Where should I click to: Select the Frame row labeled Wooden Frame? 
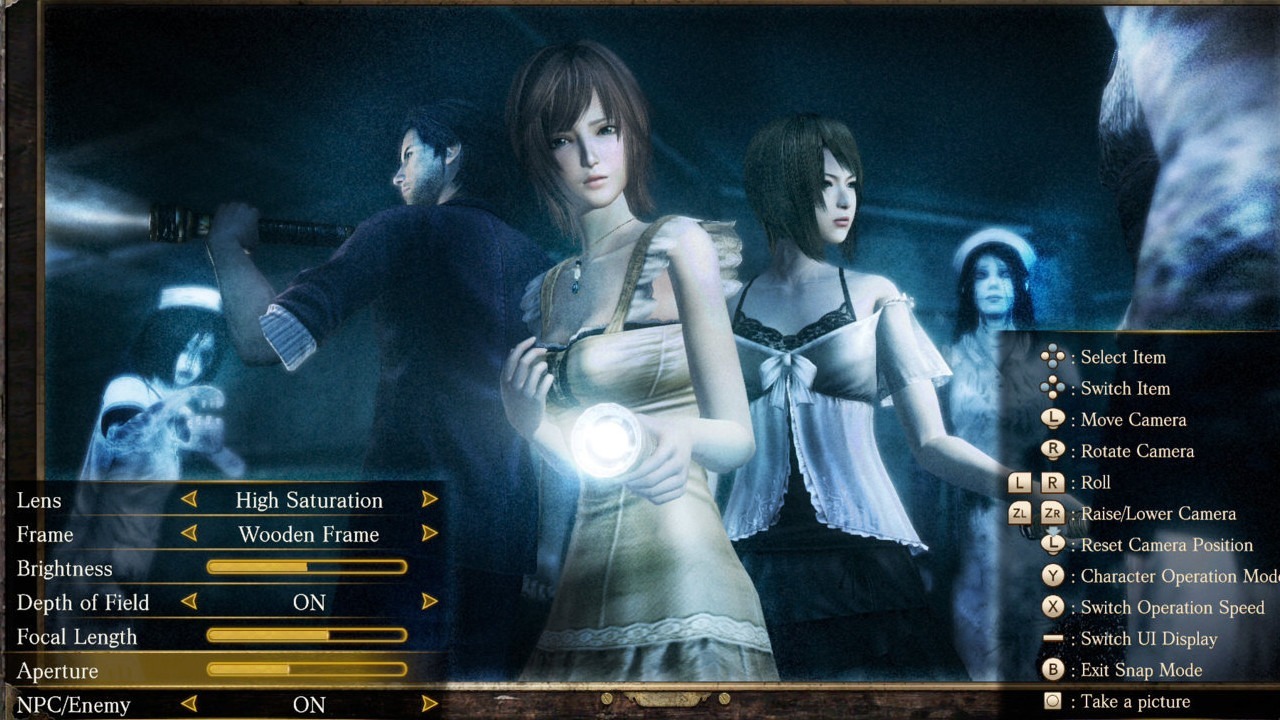pyautogui.click(x=310, y=534)
